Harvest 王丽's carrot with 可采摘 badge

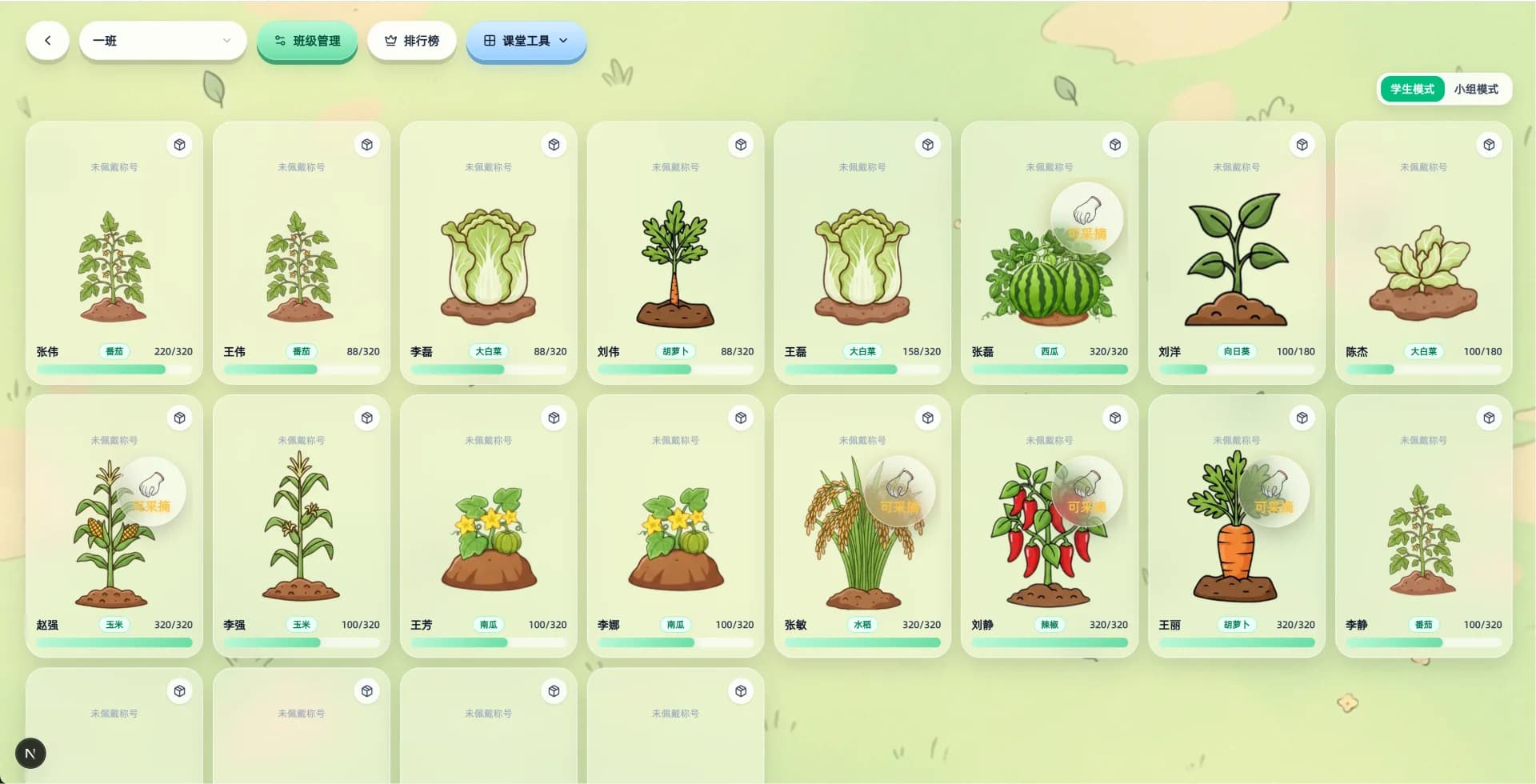pos(1274,491)
